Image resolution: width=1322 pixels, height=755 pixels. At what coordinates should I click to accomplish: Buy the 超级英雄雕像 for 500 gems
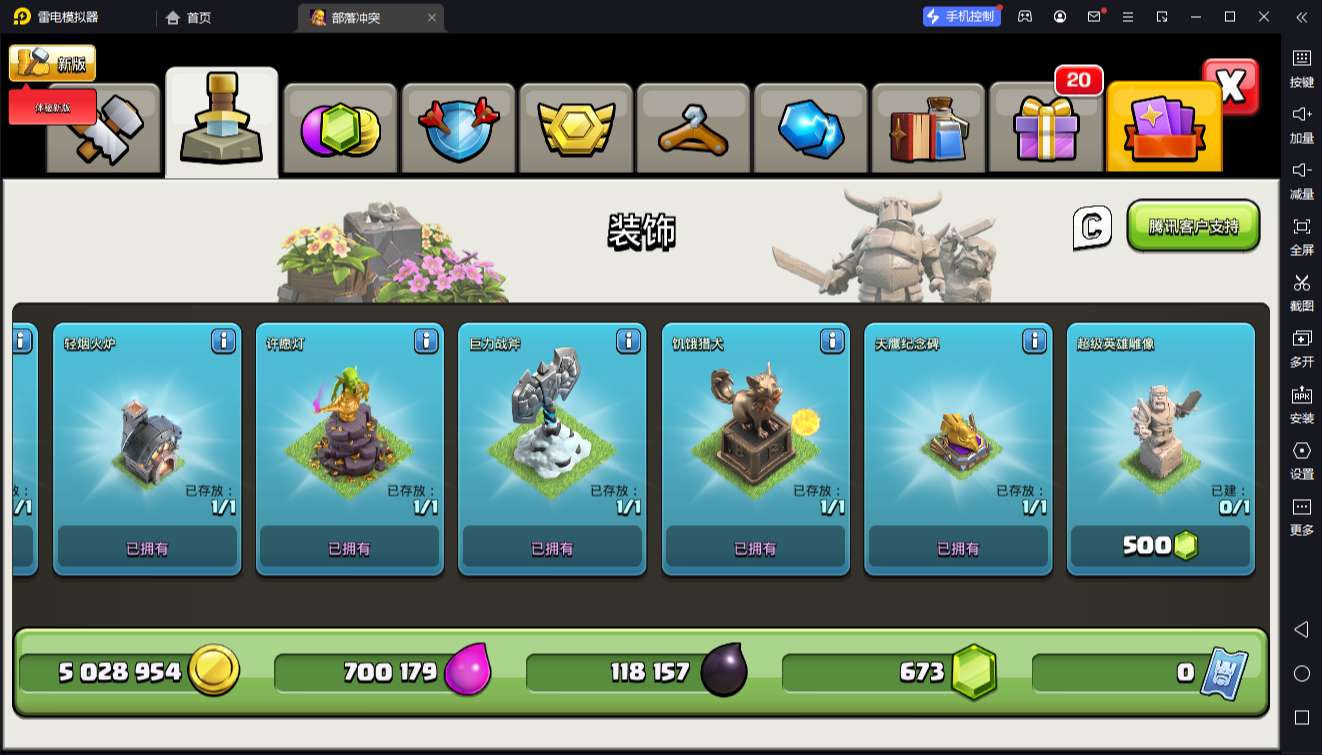click(x=1160, y=546)
